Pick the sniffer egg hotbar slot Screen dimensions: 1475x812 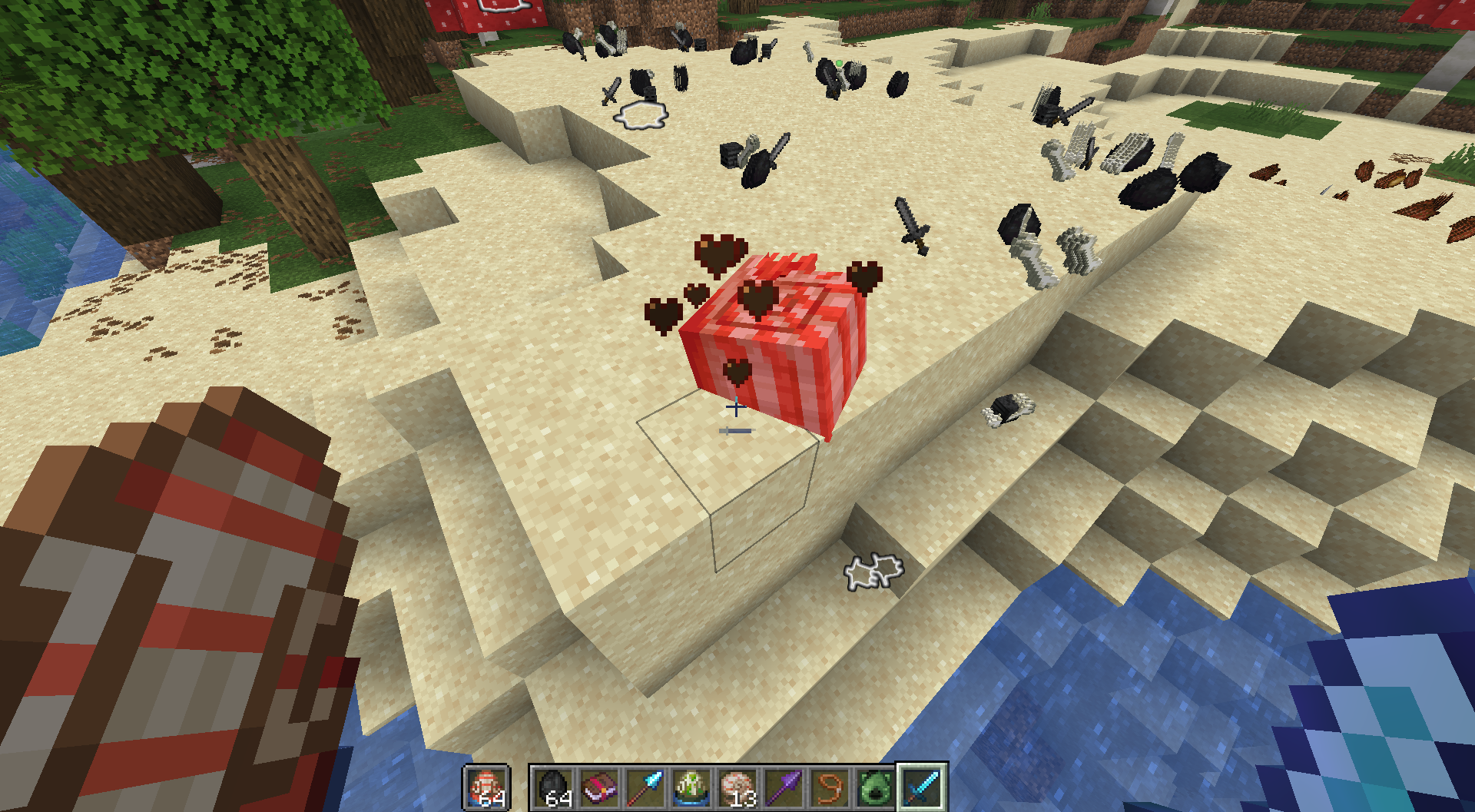691,787
